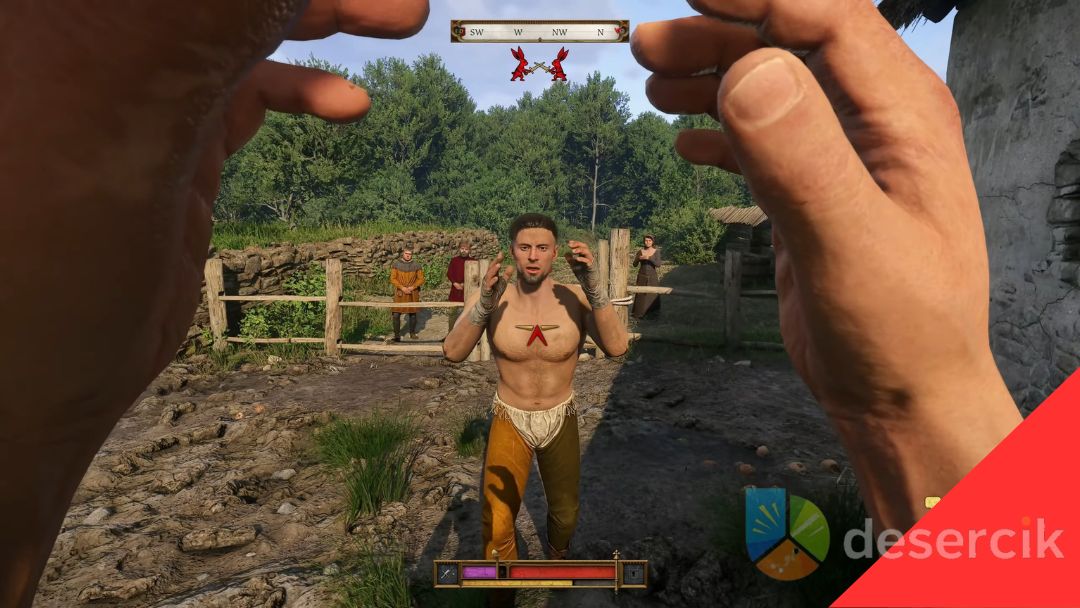1080x608 pixels.
Task: Click the desercik channel logo watermark
Action: 787,533
